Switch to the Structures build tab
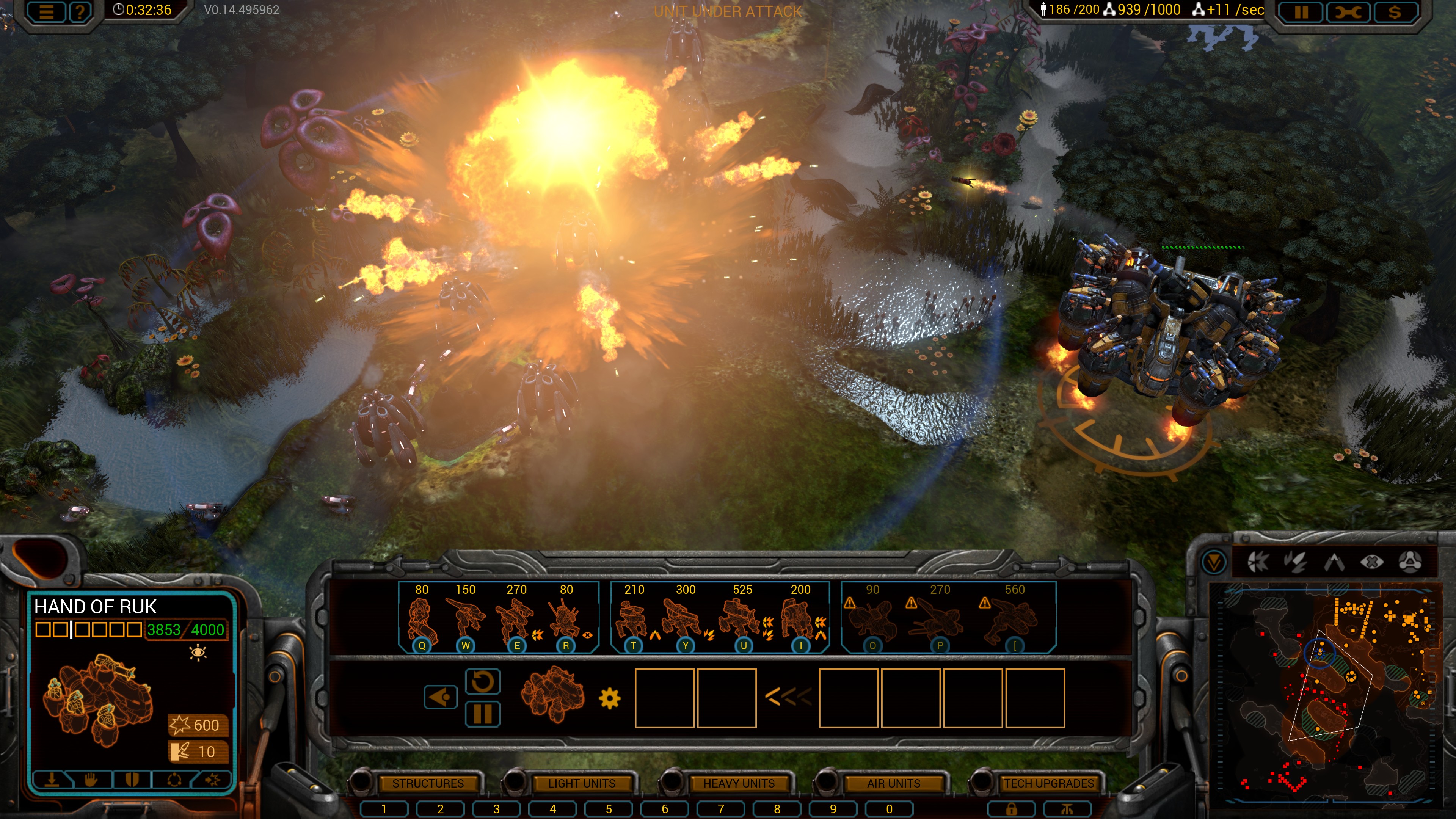This screenshot has width=1456, height=819. click(x=427, y=783)
